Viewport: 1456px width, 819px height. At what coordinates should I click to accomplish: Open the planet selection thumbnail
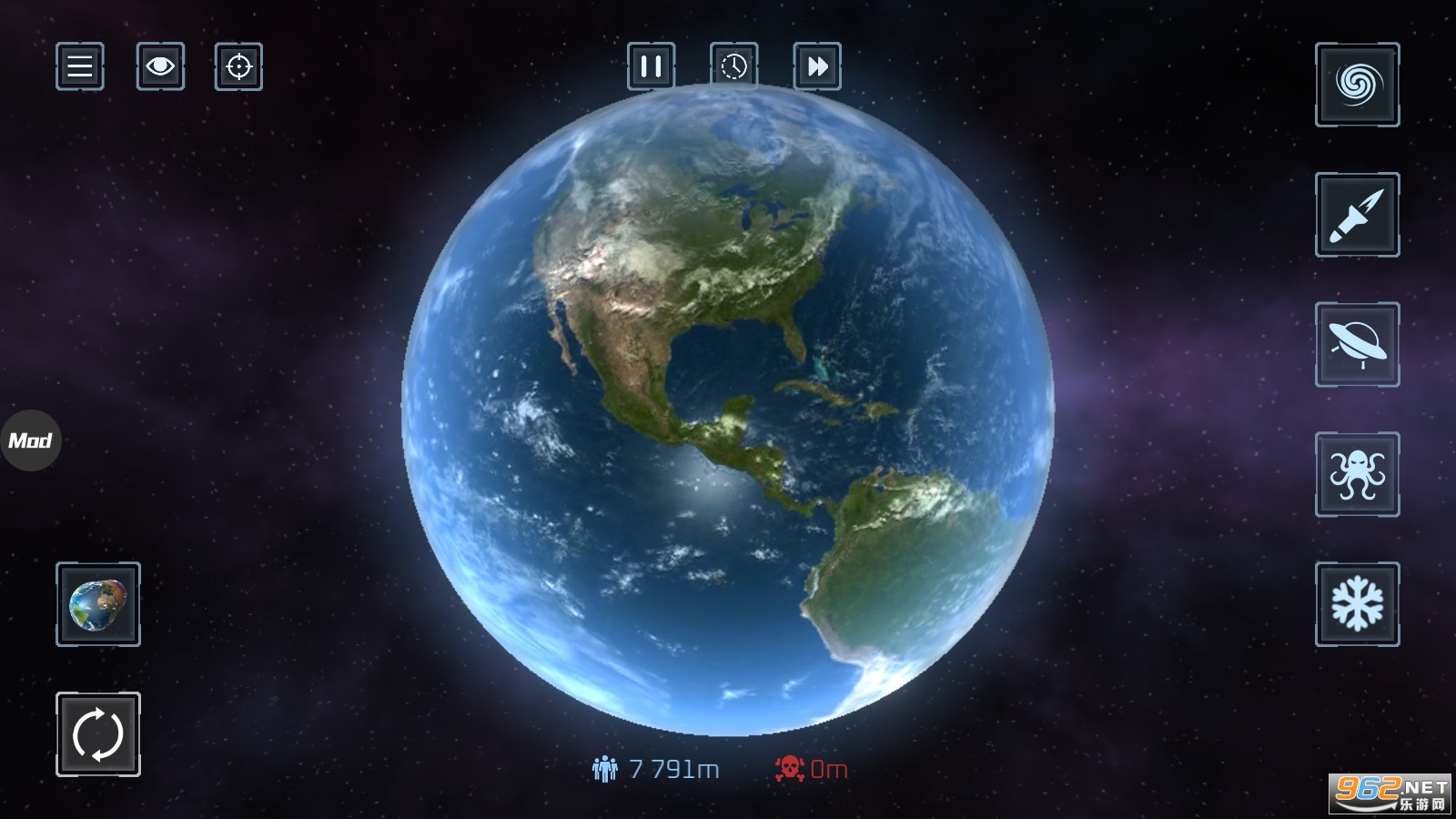[98, 604]
